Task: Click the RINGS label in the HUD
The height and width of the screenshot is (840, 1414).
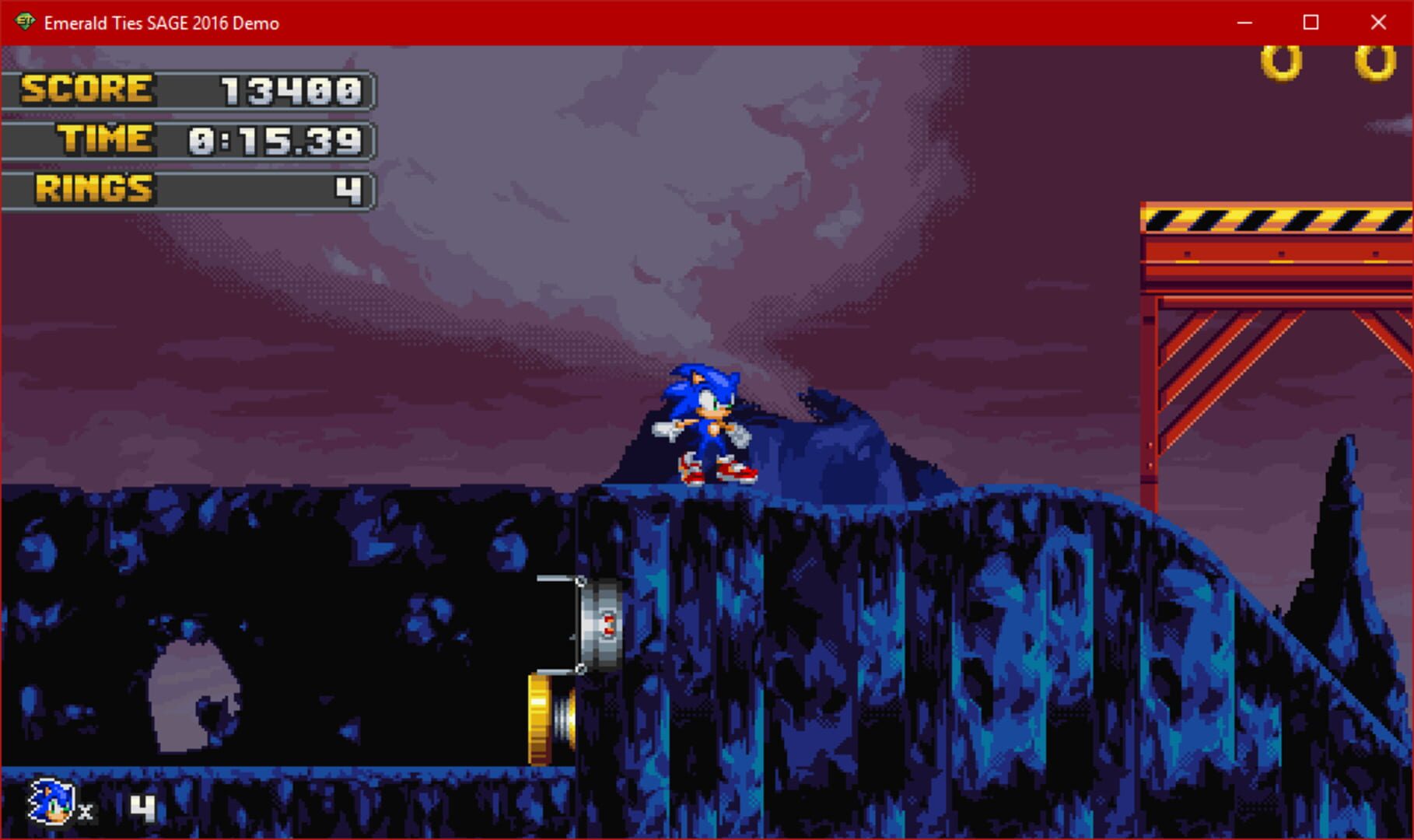Action: pyautogui.click(x=93, y=187)
